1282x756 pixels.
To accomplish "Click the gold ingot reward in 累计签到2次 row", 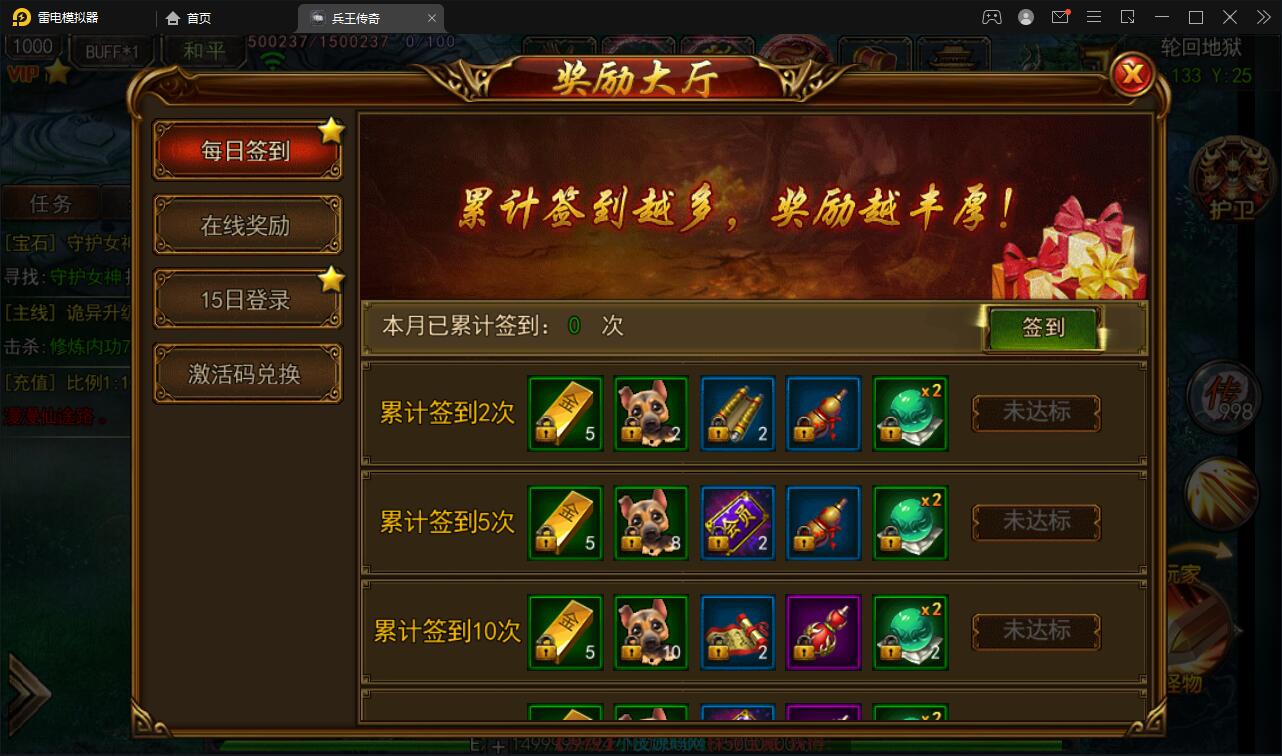I will point(564,413).
